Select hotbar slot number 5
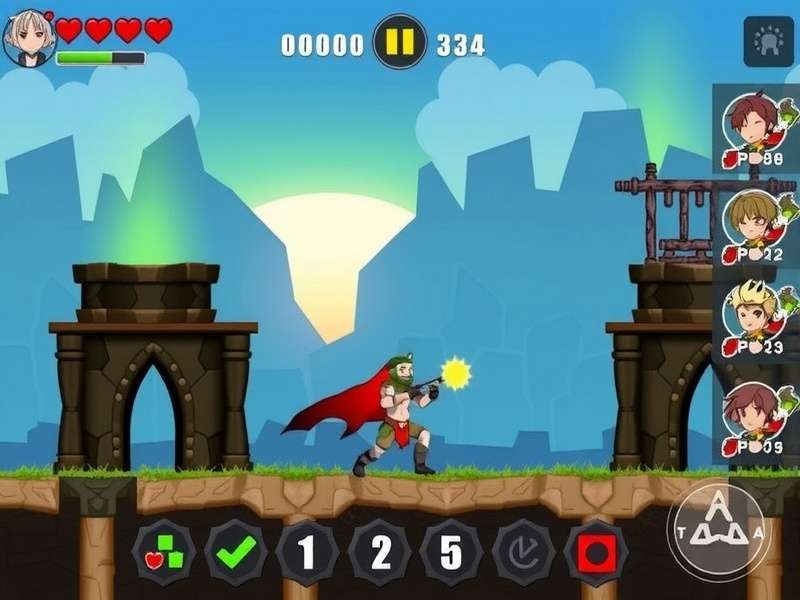The height and width of the screenshot is (600, 800). (x=452, y=552)
